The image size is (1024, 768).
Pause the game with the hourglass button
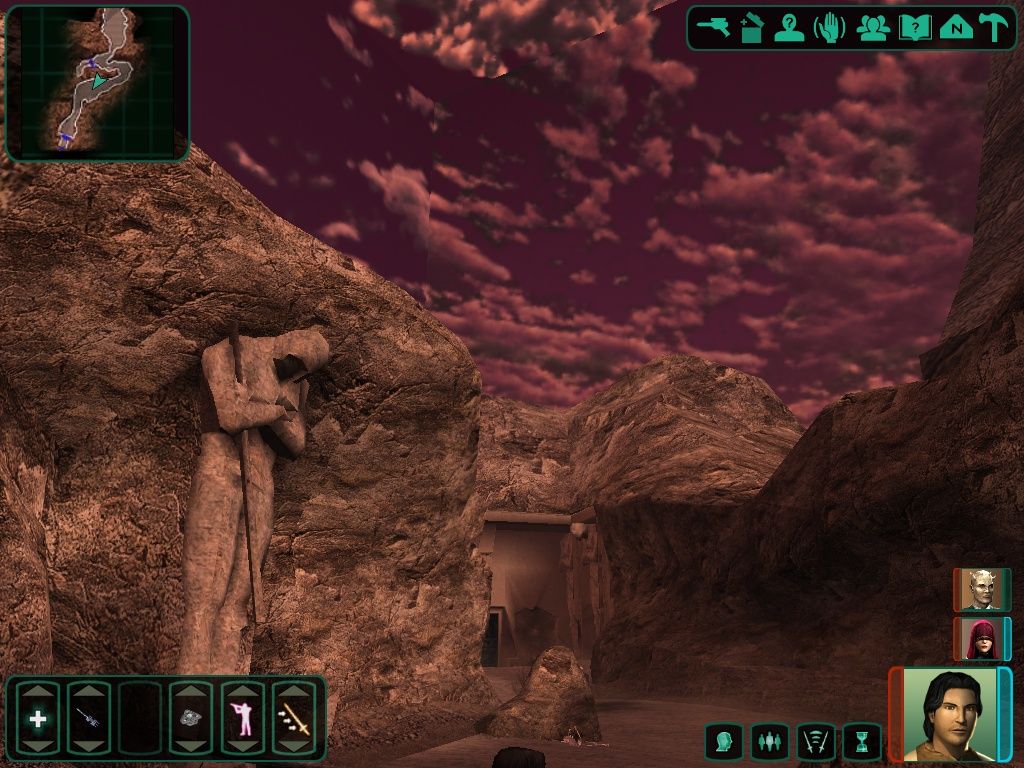[x=862, y=742]
